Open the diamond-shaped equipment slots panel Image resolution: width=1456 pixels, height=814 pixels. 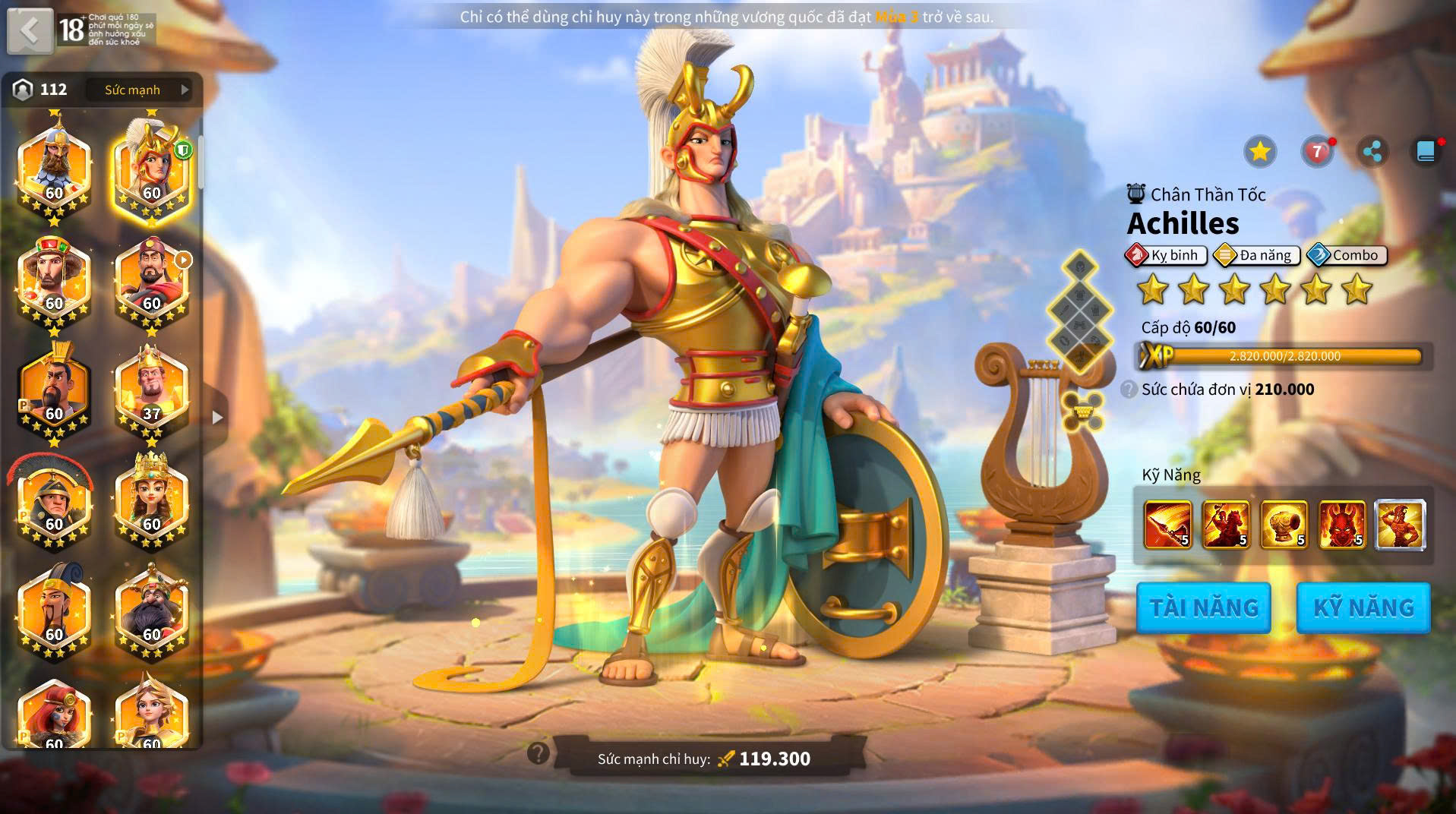click(x=1079, y=311)
